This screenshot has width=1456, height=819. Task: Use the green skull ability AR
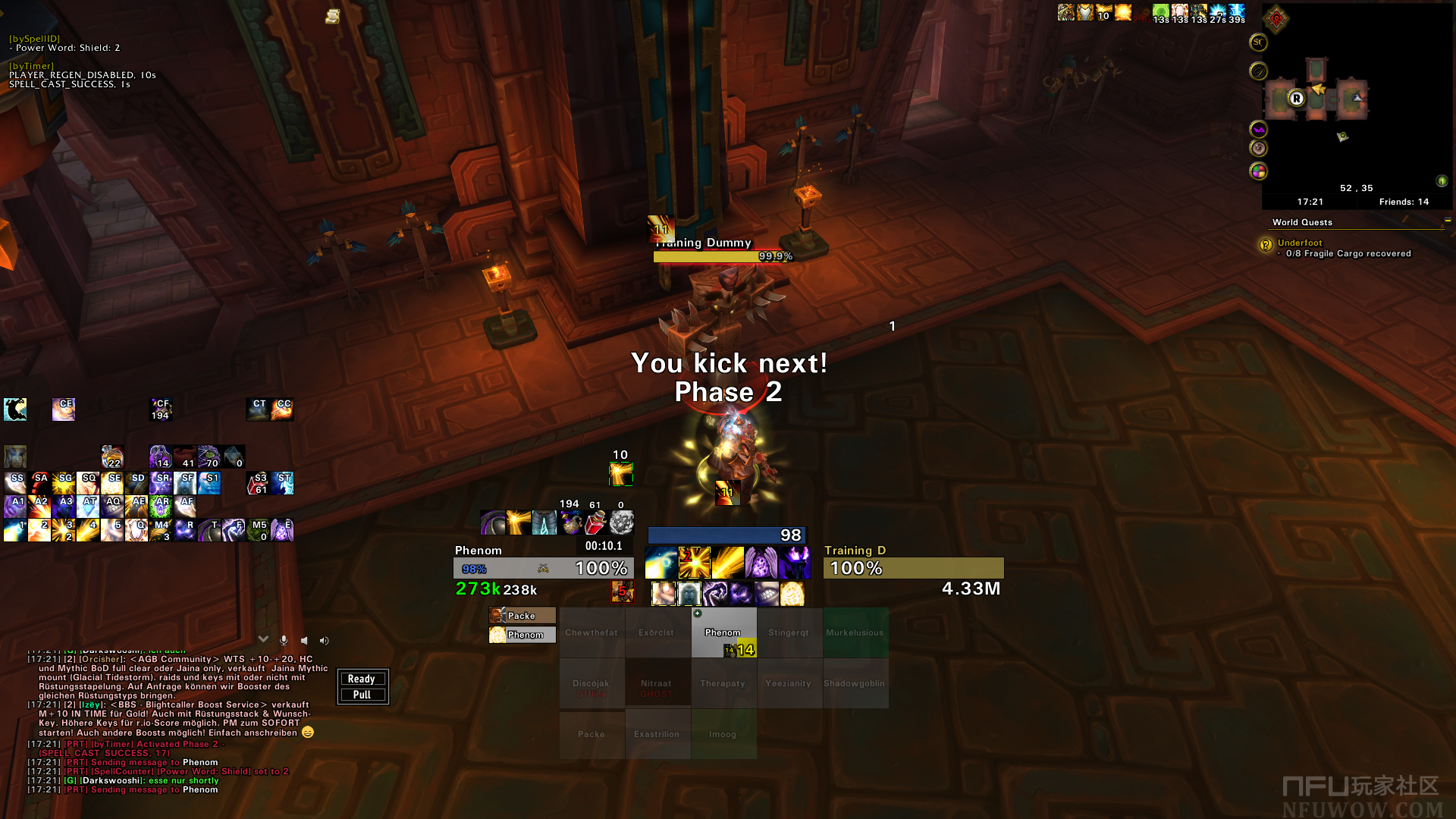click(x=160, y=506)
